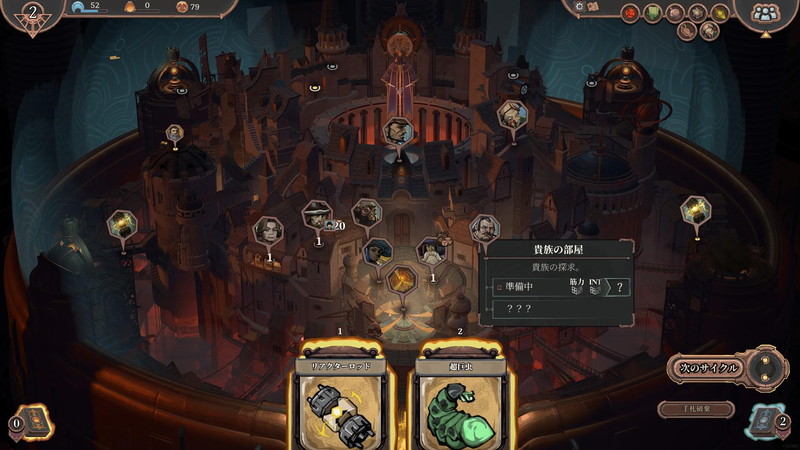Image resolution: width=800 pixels, height=450 pixels.
Task: Select the character marker with number 20
Action: 317,213
